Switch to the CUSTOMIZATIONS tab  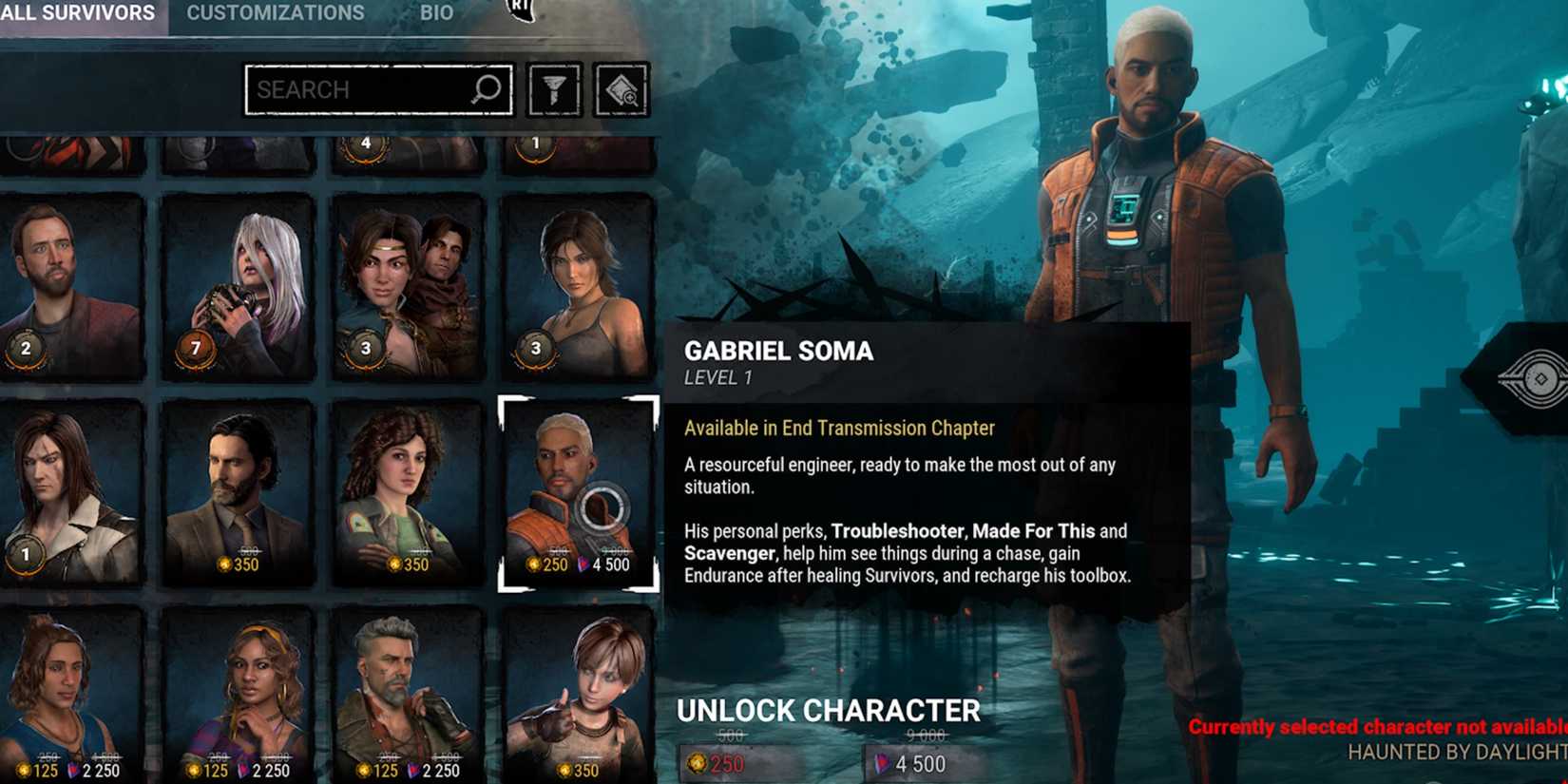(275, 12)
